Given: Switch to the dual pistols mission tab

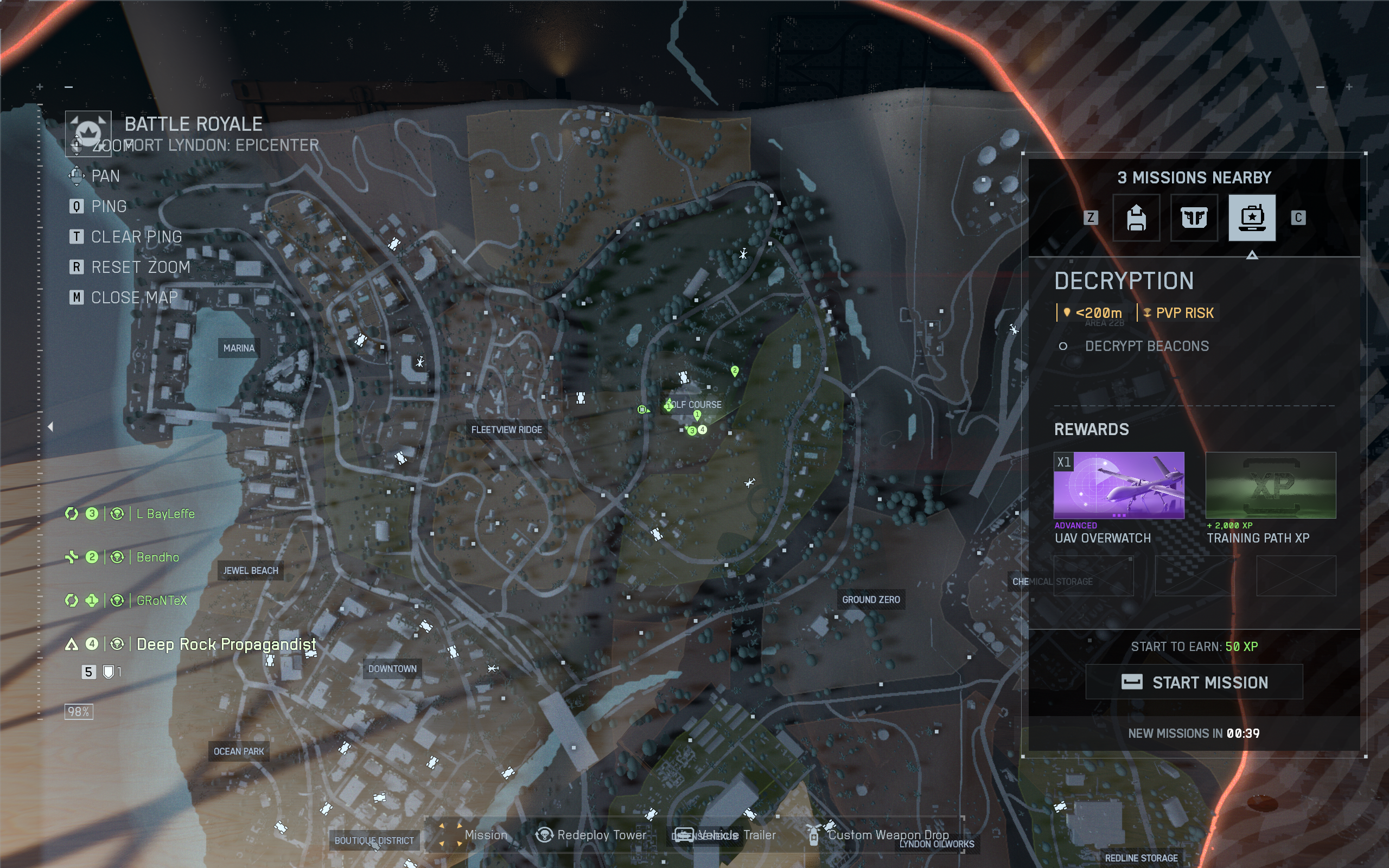Looking at the screenshot, I should pos(1194,218).
